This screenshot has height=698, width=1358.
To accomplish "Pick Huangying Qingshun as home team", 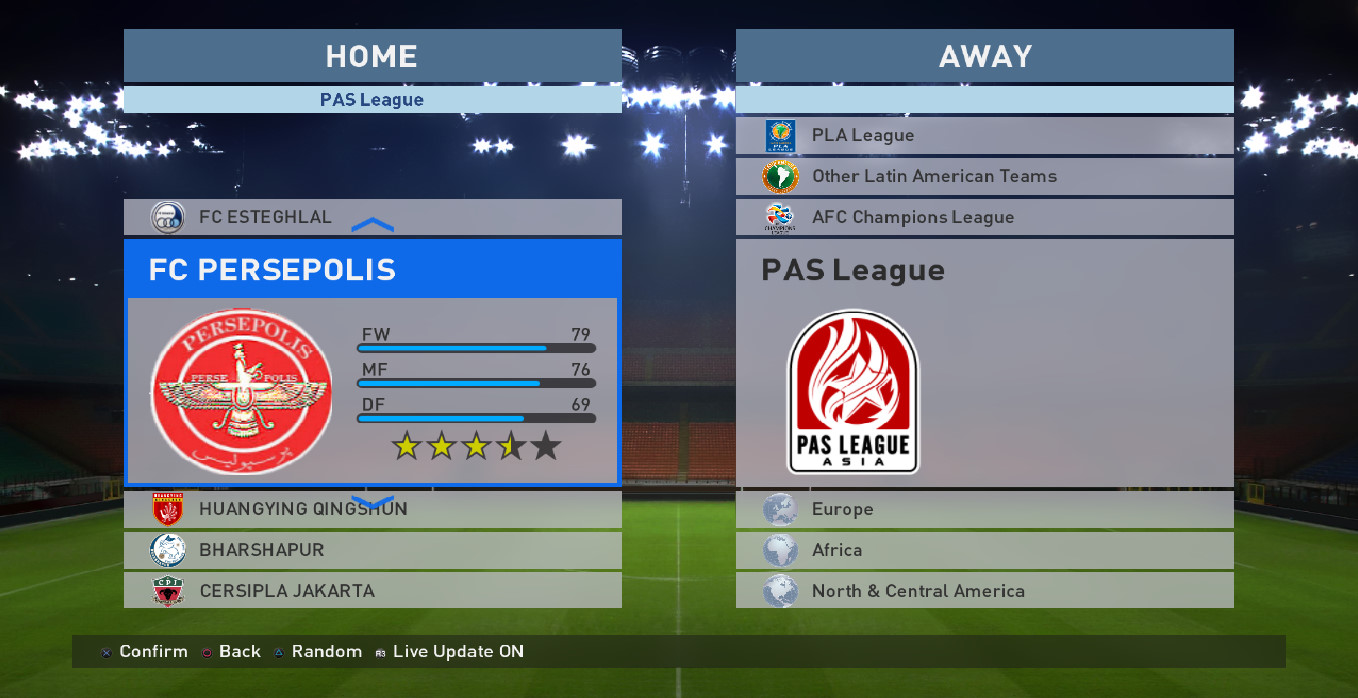I will (x=372, y=509).
